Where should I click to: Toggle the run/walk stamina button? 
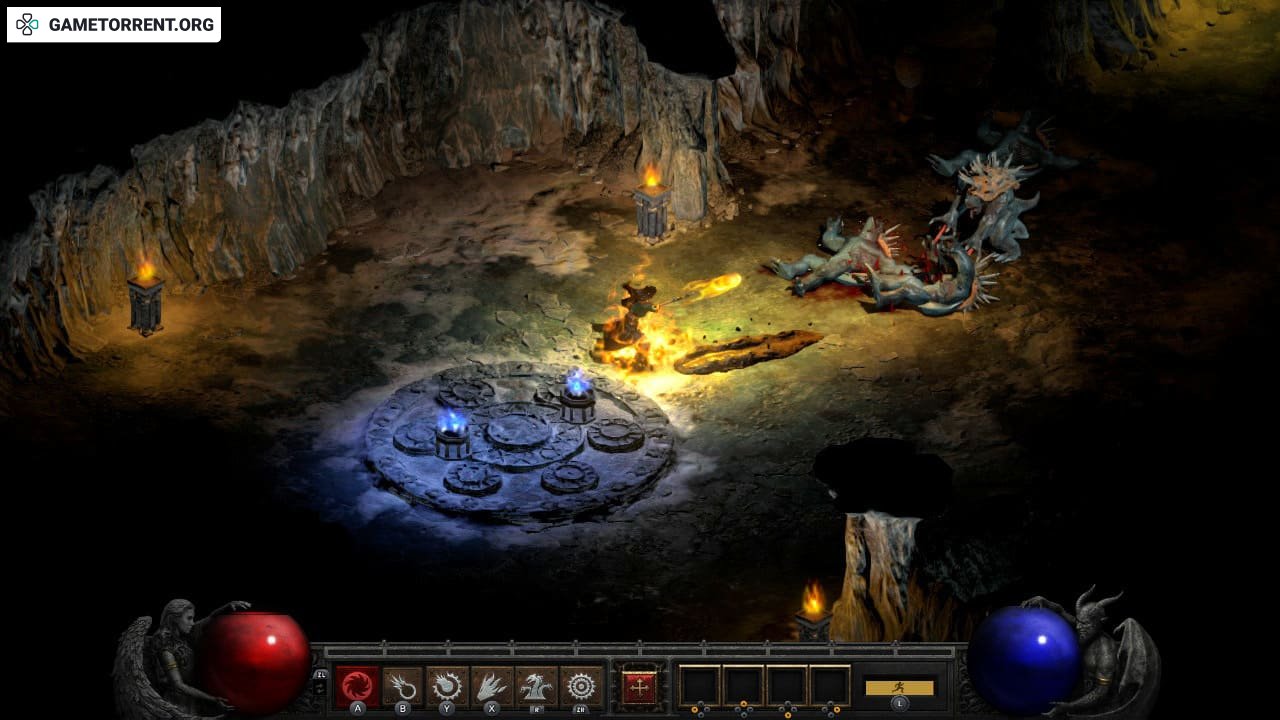point(899,687)
